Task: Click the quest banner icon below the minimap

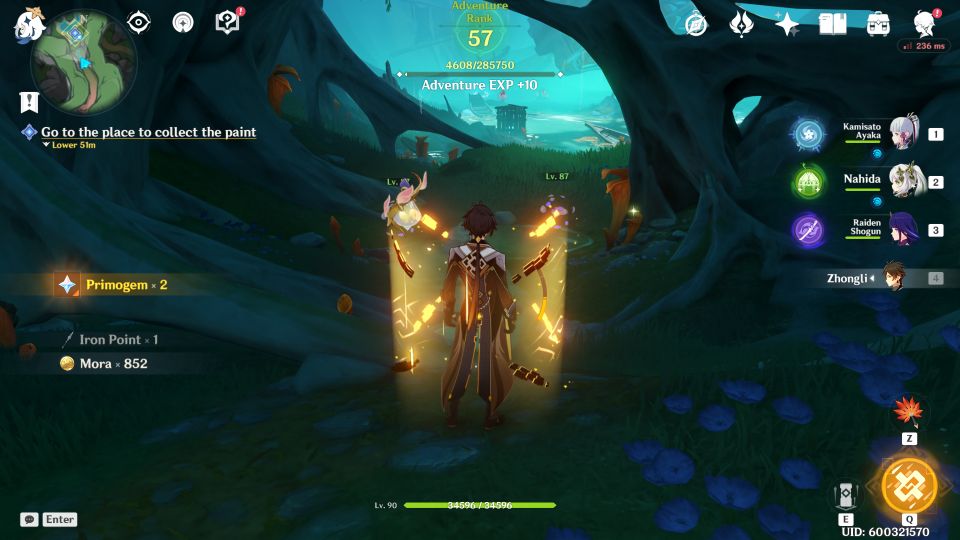Action: 28,102
